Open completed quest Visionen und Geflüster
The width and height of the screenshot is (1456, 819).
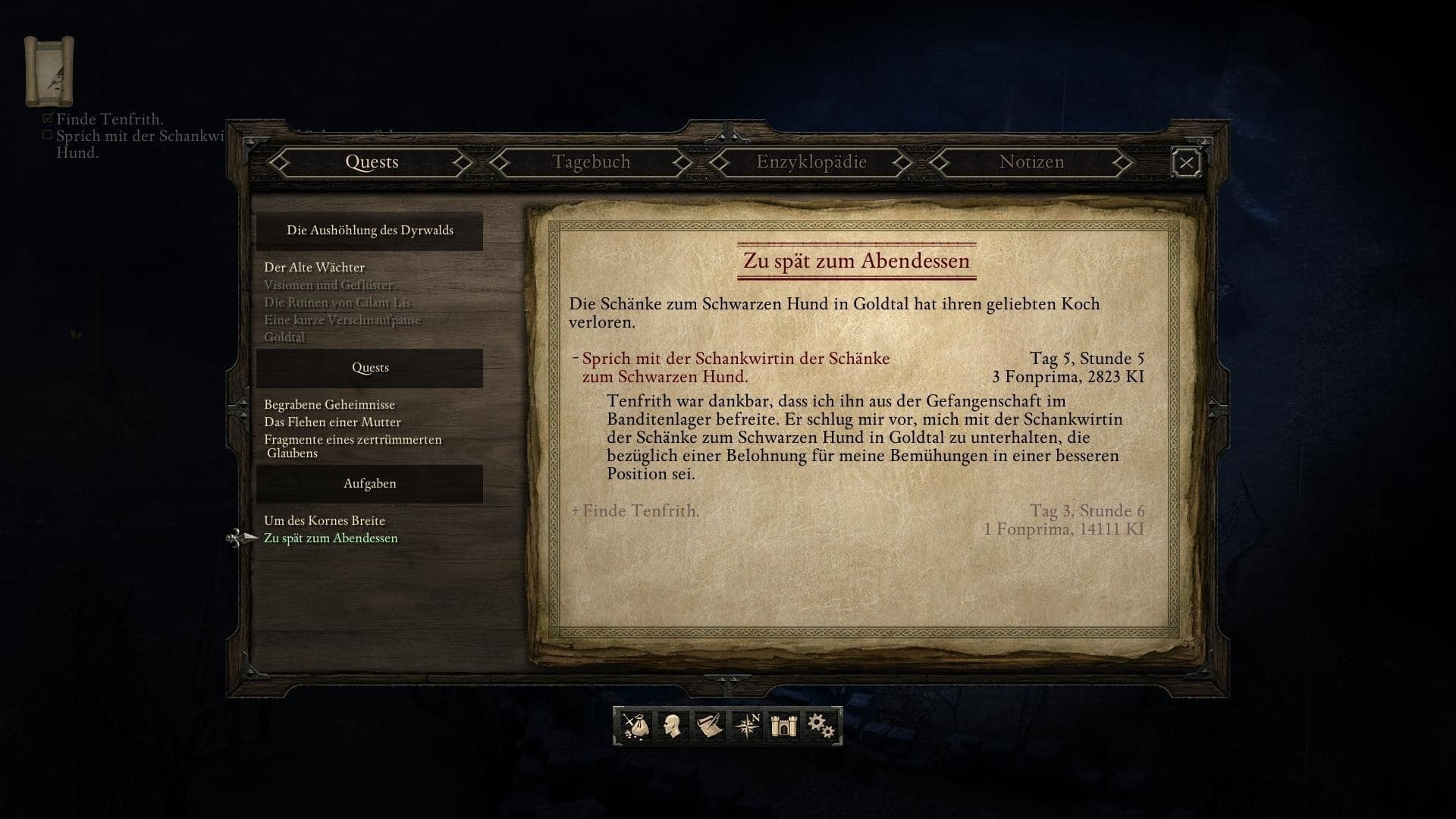(328, 285)
